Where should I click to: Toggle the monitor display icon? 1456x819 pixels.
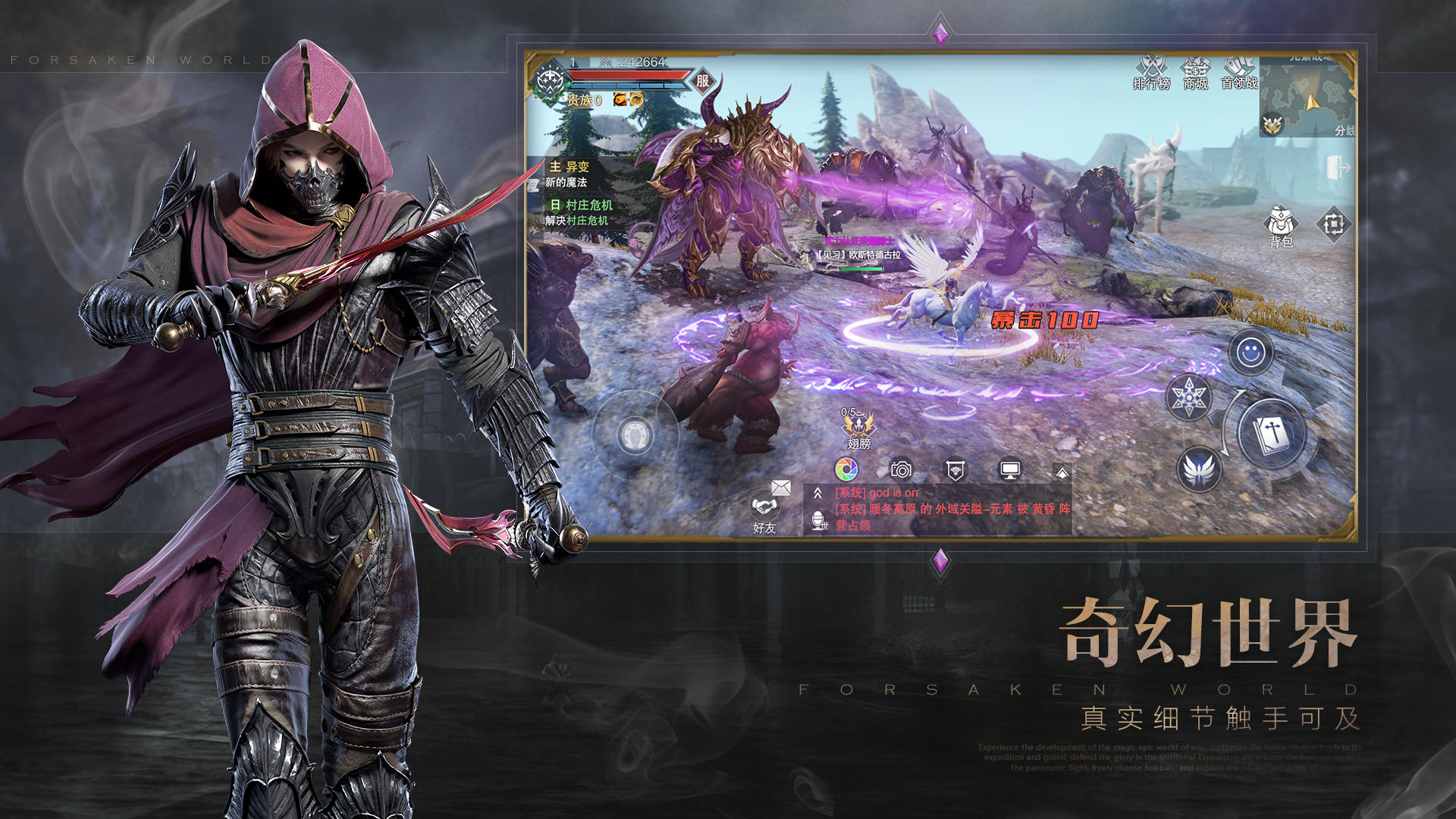1010,470
